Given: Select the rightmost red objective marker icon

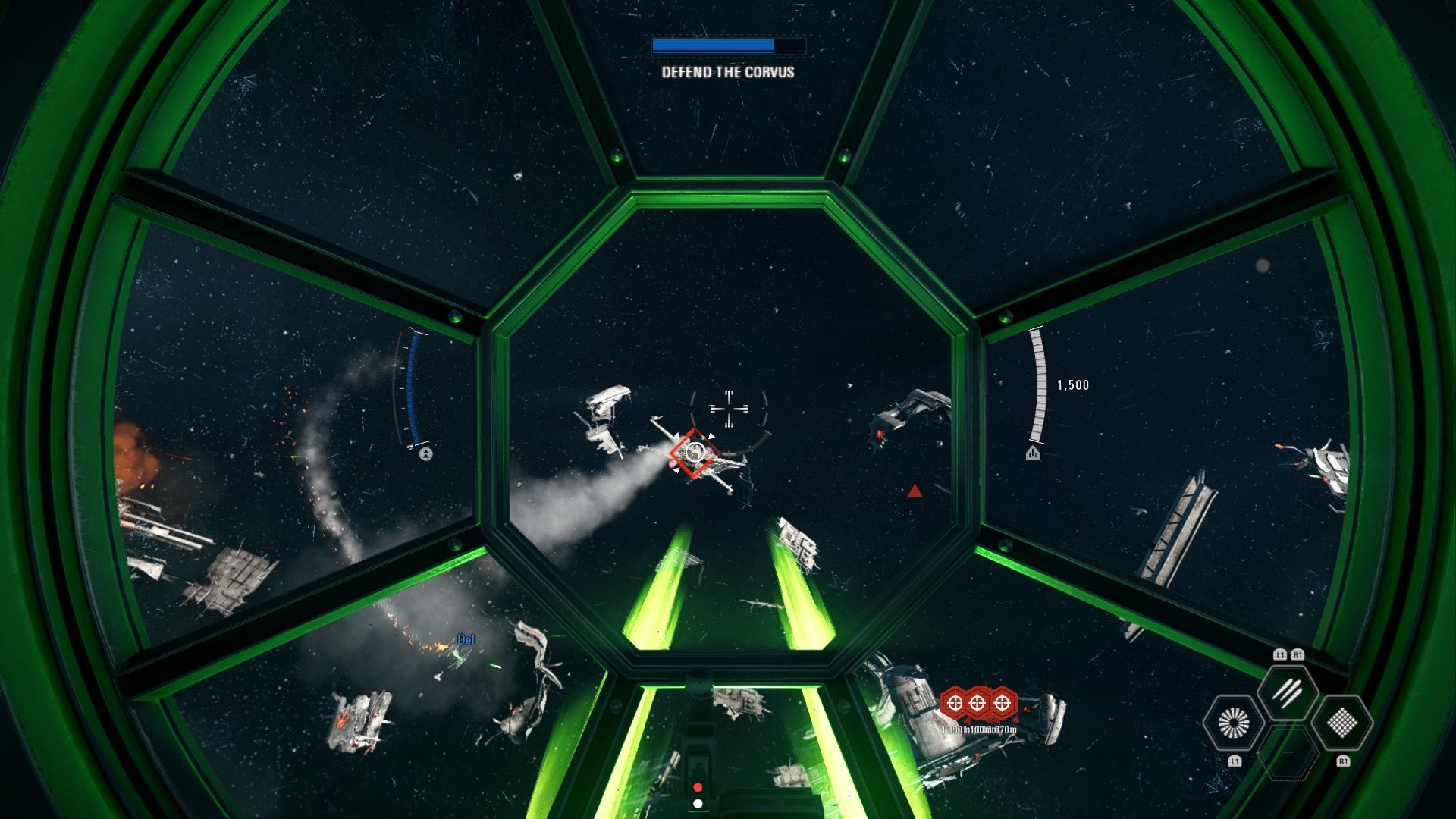Looking at the screenshot, I should click(x=1001, y=703).
